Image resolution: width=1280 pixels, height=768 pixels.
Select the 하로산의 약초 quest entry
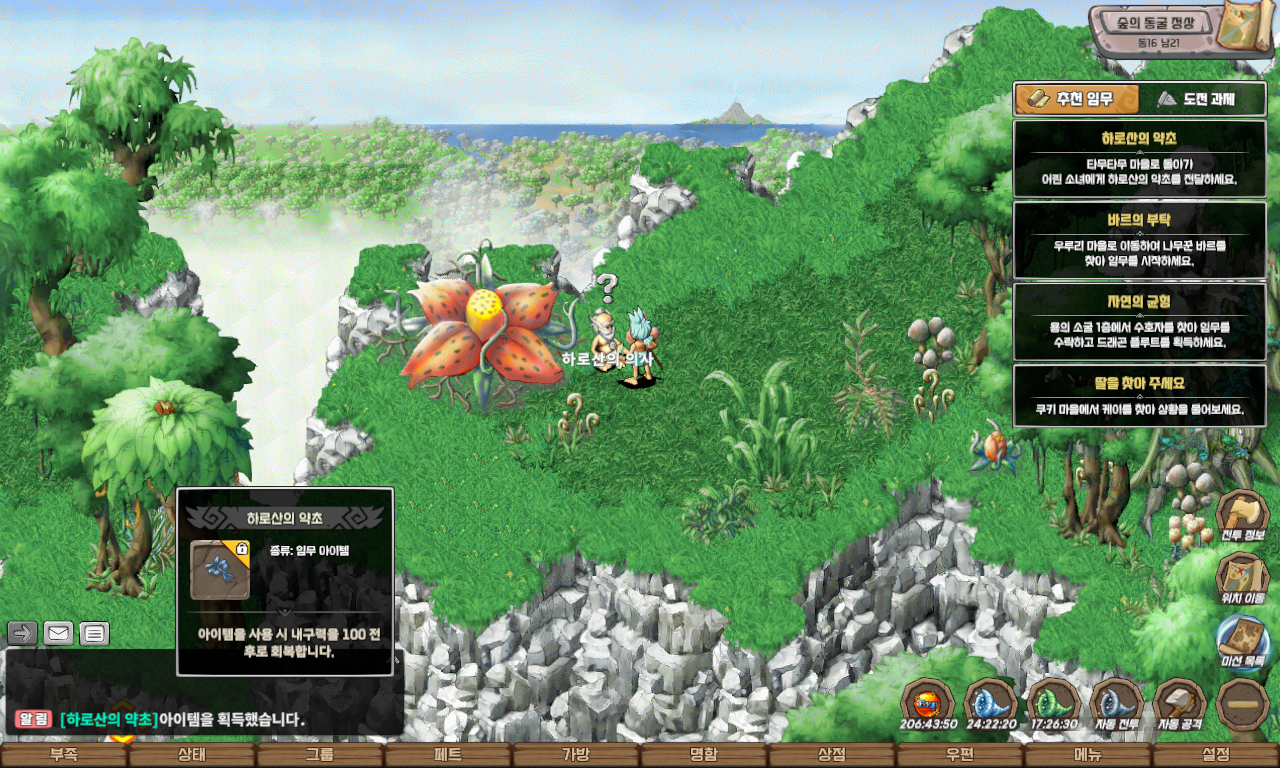(1139, 158)
